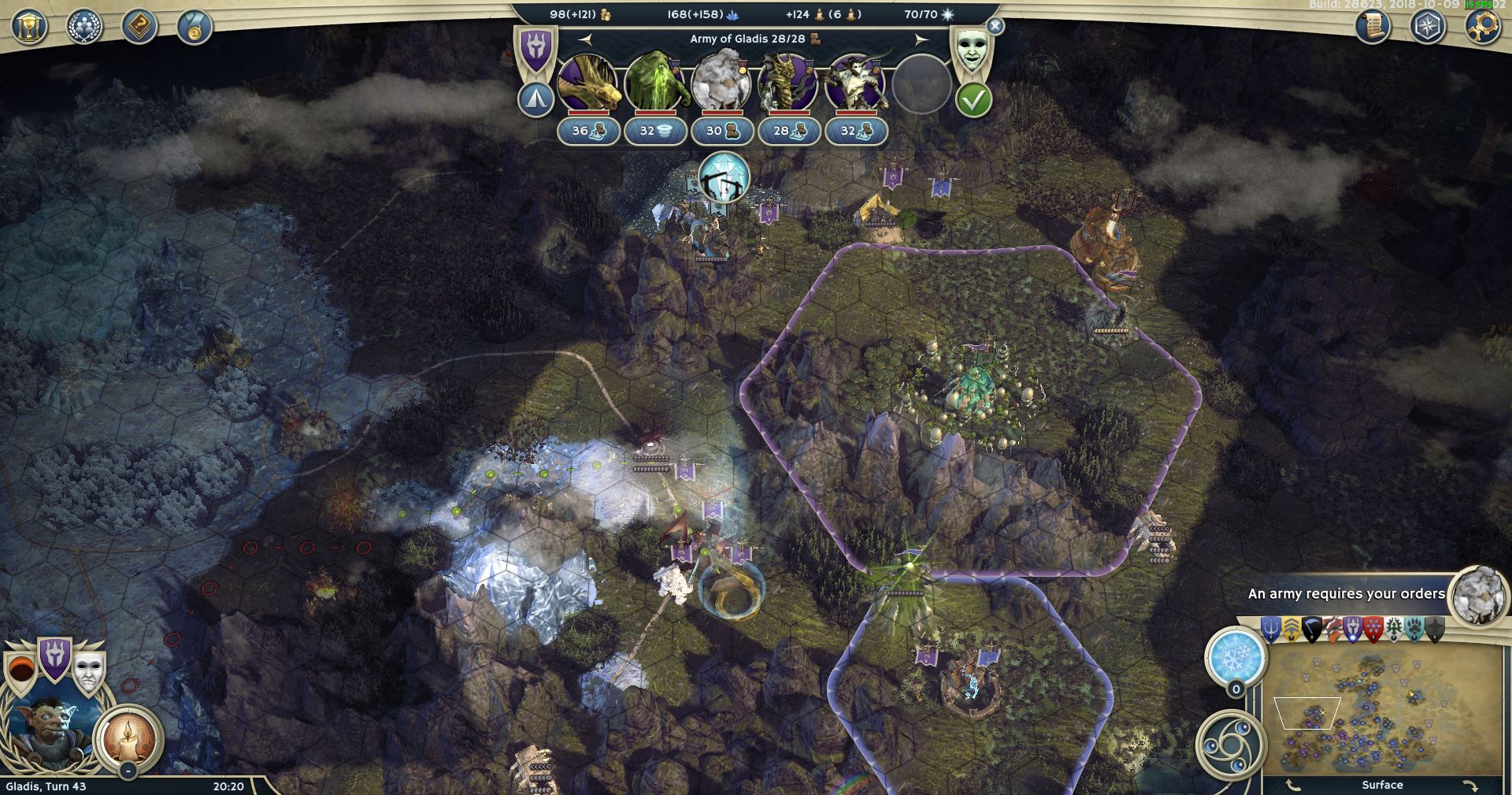
Task: Click the snowflake spell casting orb
Action: (1236, 656)
